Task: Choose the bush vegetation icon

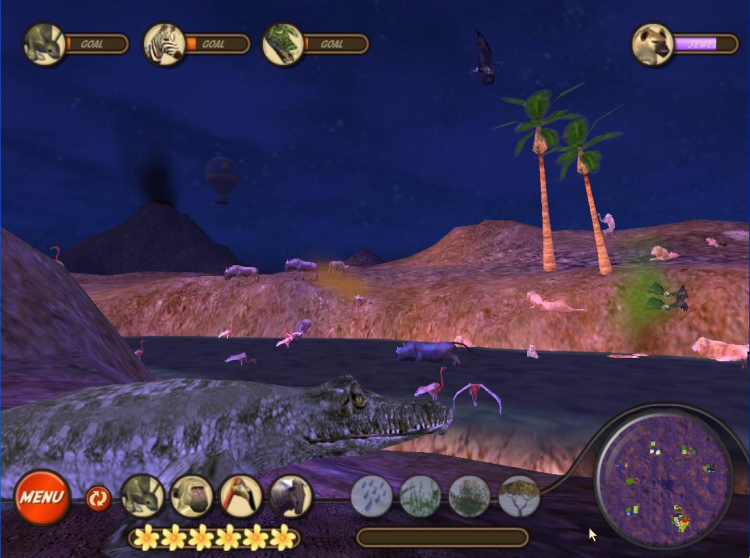Action: coord(469,496)
